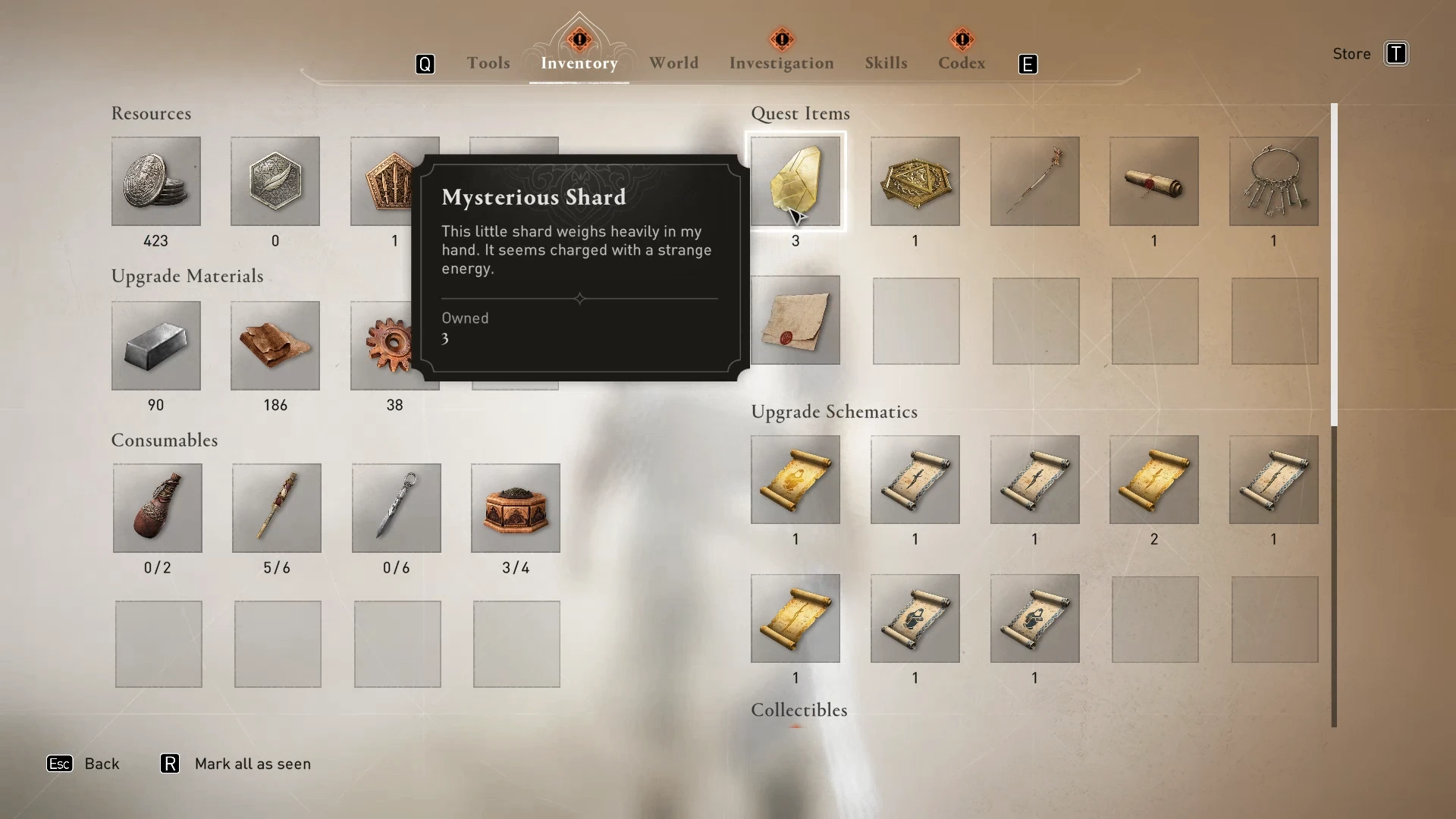The height and width of the screenshot is (819, 1456).
Task: Choose the silver ingot upgrade material
Action: (155, 346)
